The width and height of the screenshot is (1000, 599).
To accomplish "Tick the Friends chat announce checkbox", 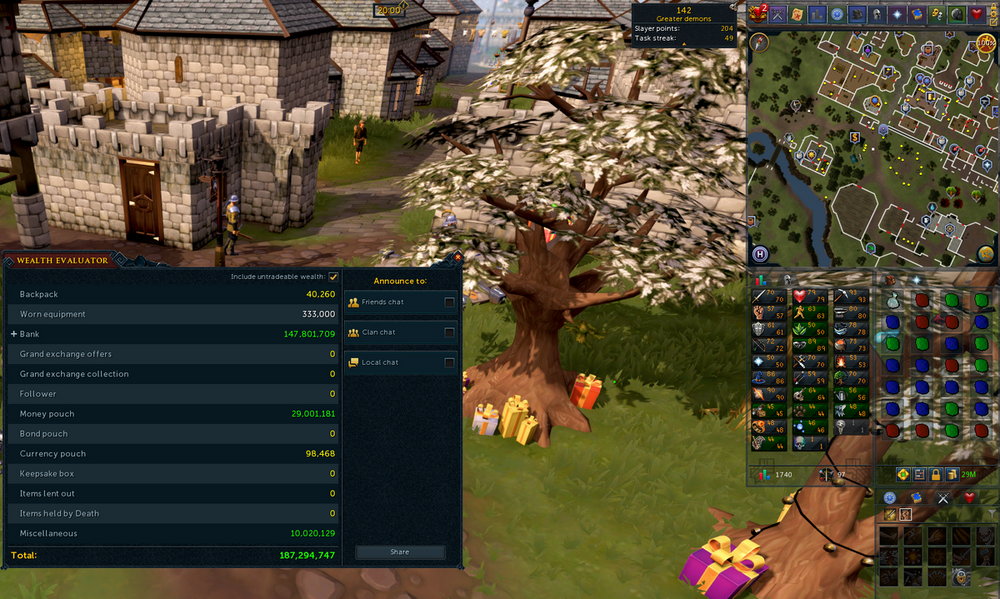I will pos(449,302).
